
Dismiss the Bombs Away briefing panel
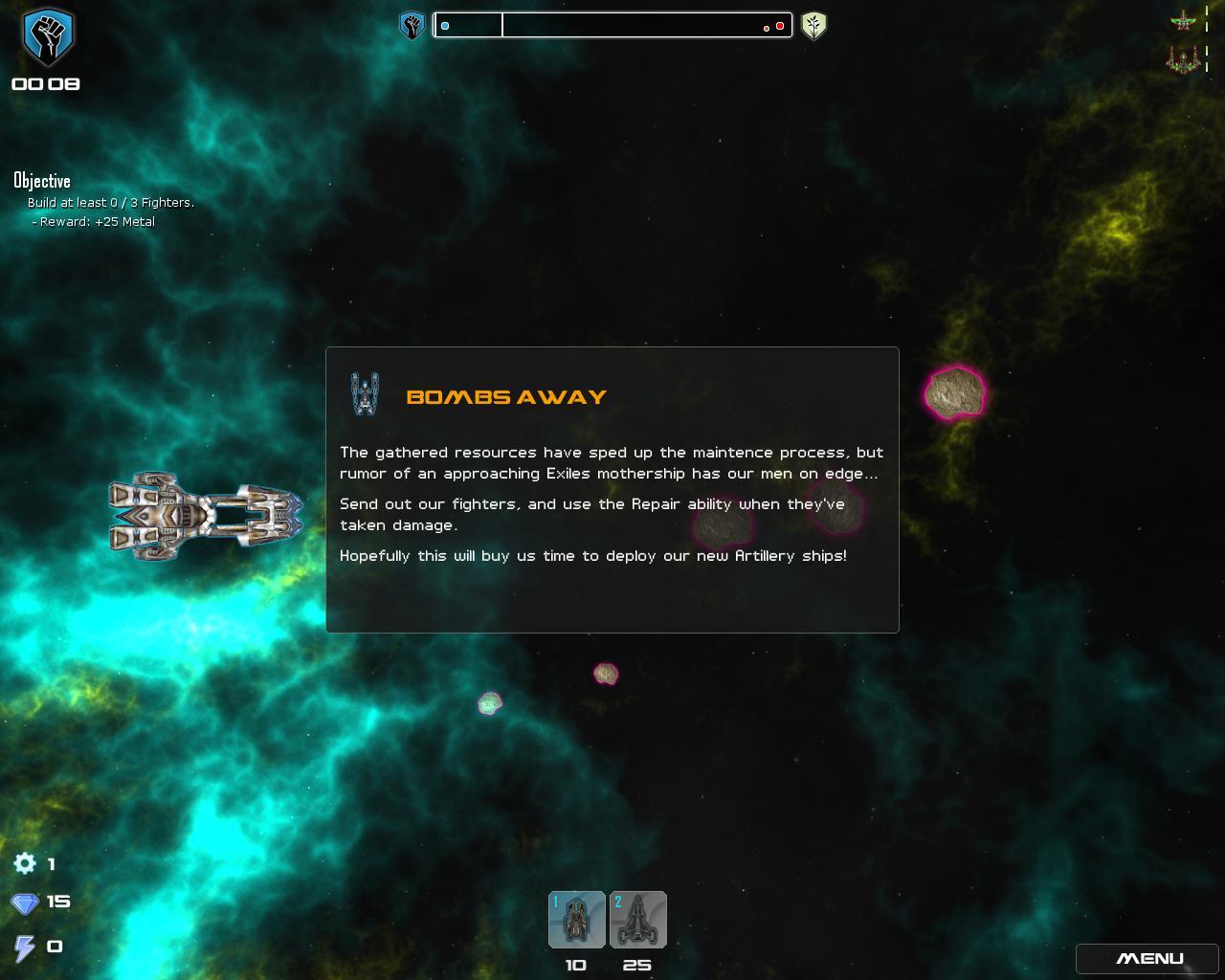[x=612, y=489]
